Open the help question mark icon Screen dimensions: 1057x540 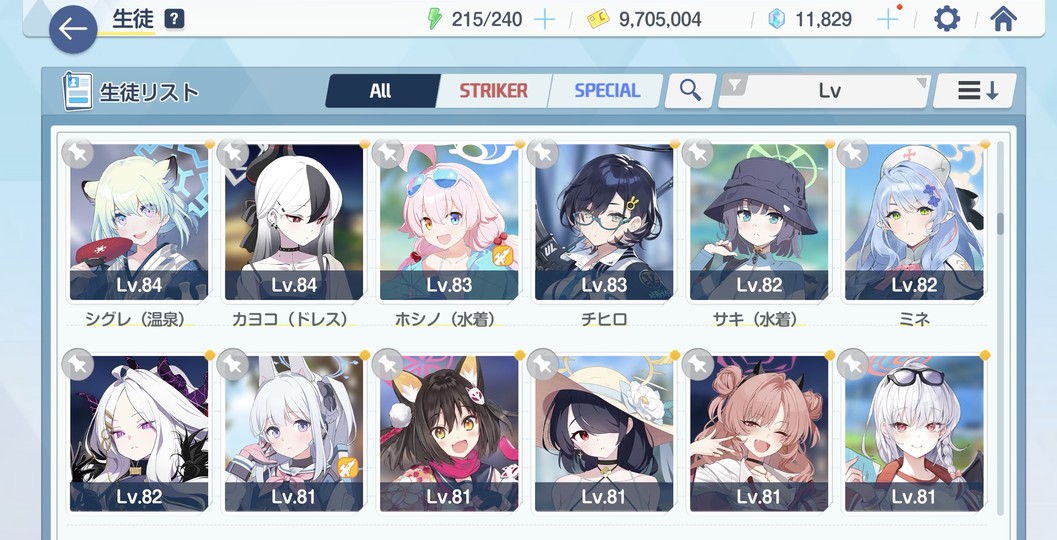174,19
